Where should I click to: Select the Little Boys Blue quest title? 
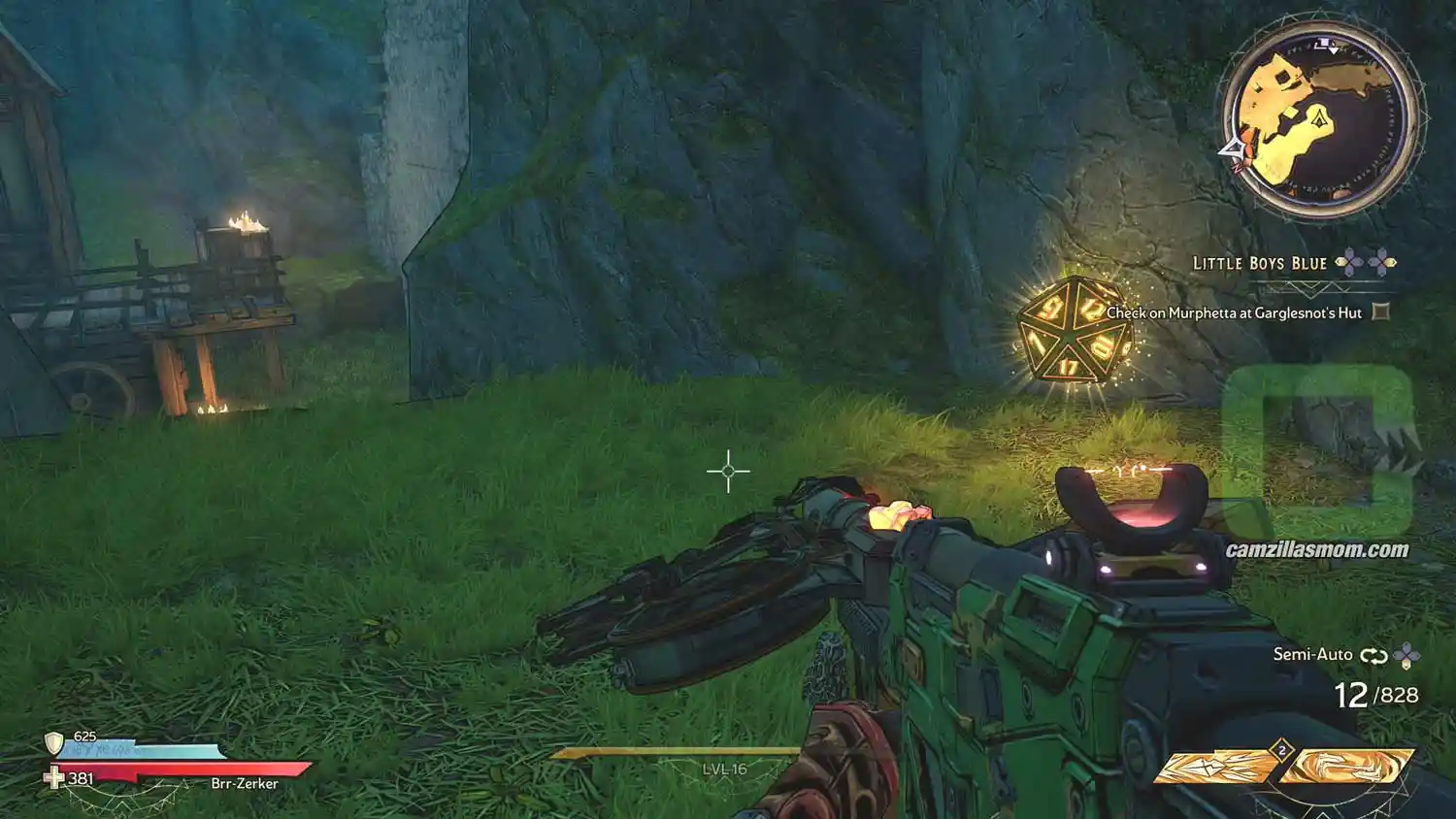click(x=1259, y=263)
